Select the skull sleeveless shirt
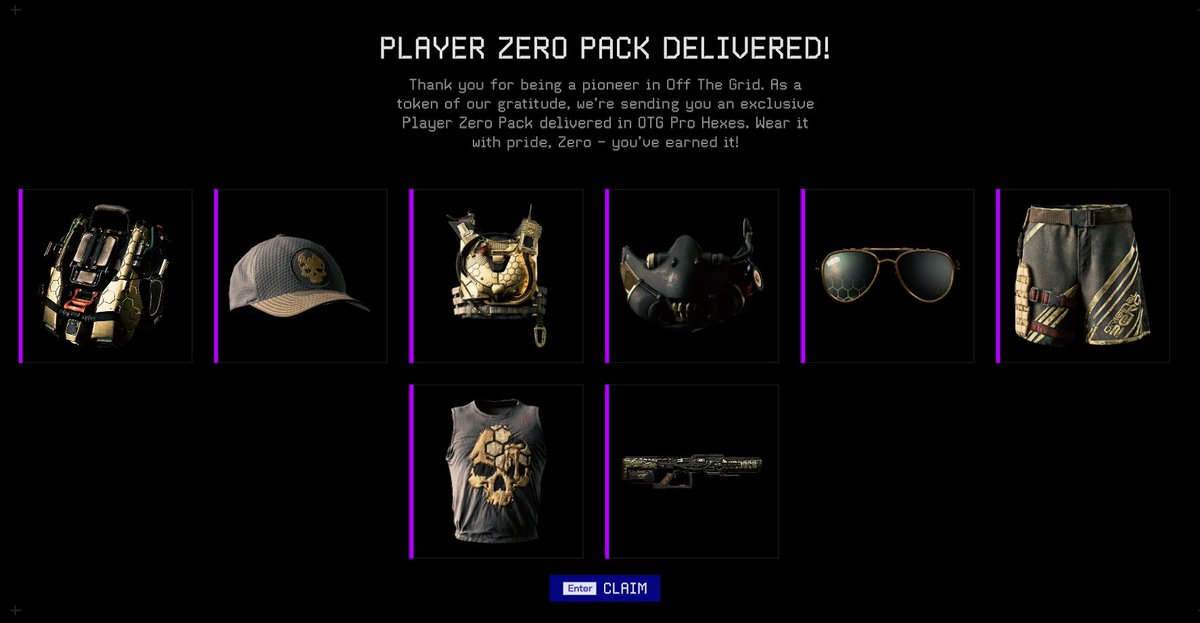 [x=497, y=471]
